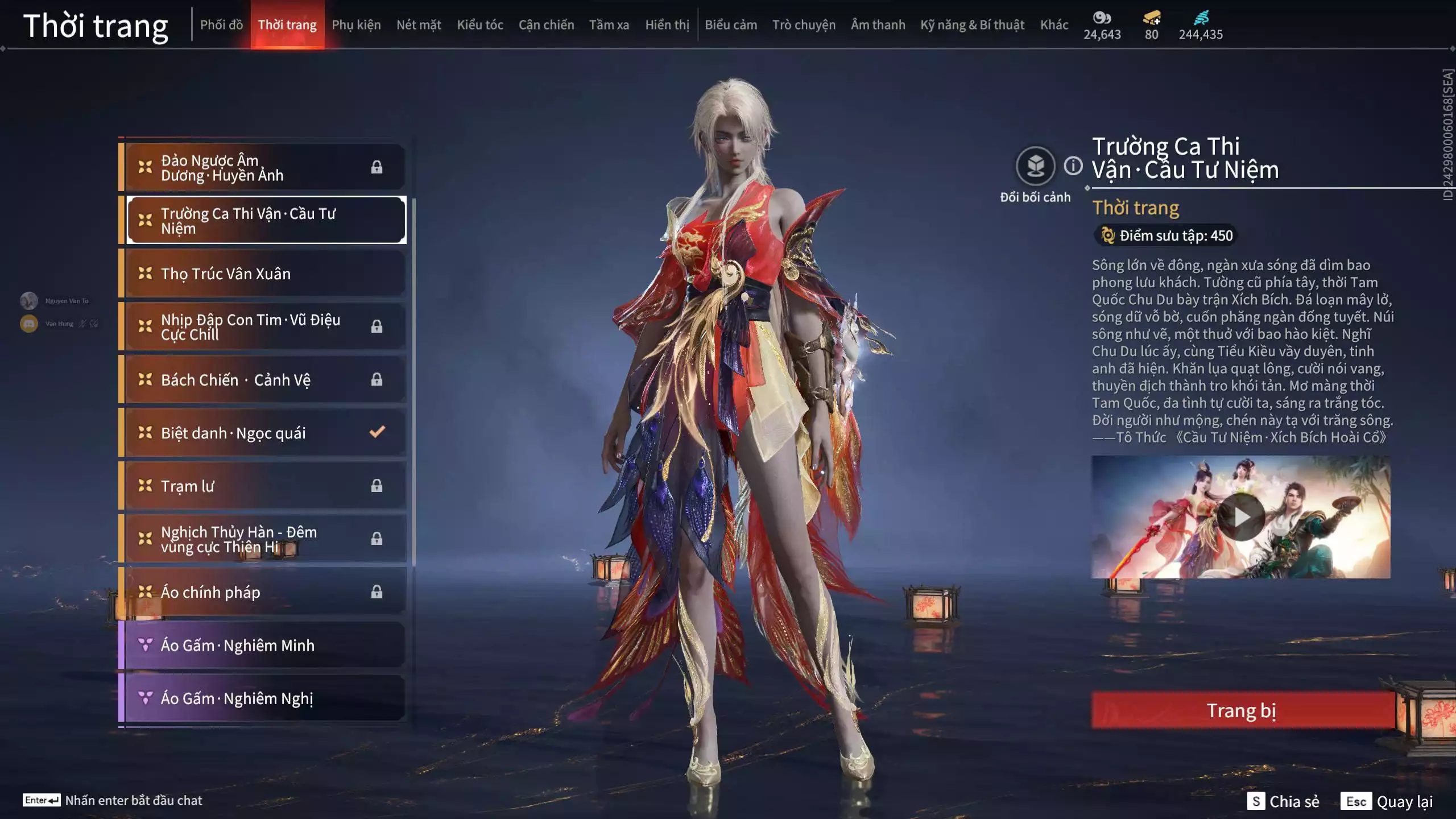This screenshot has height=819, width=1456.
Task: Equip outfit with the Trang bị button
Action: (1242, 710)
